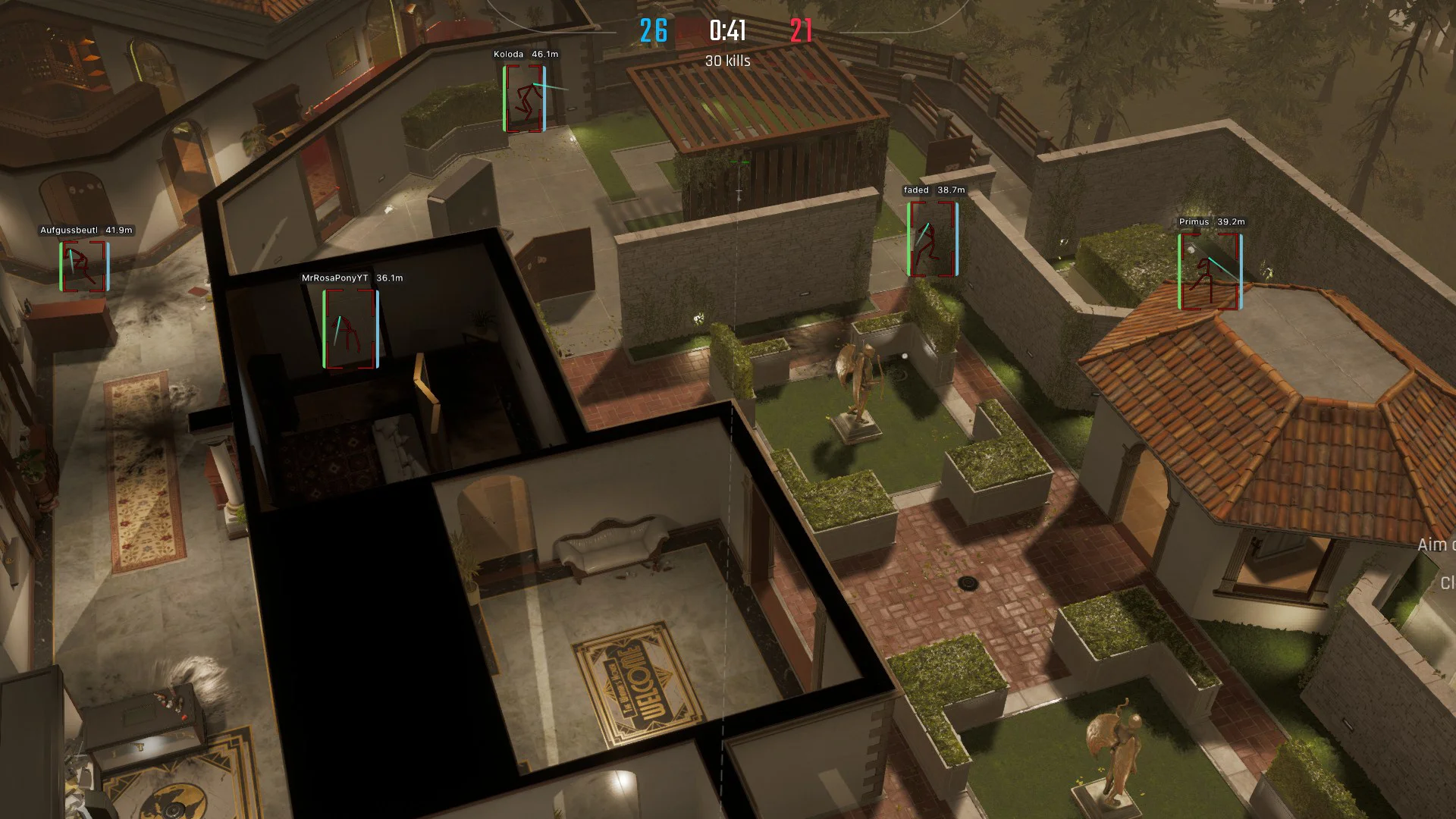Select the player marker labeled Koloda
The image size is (1456, 819).
point(524,99)
